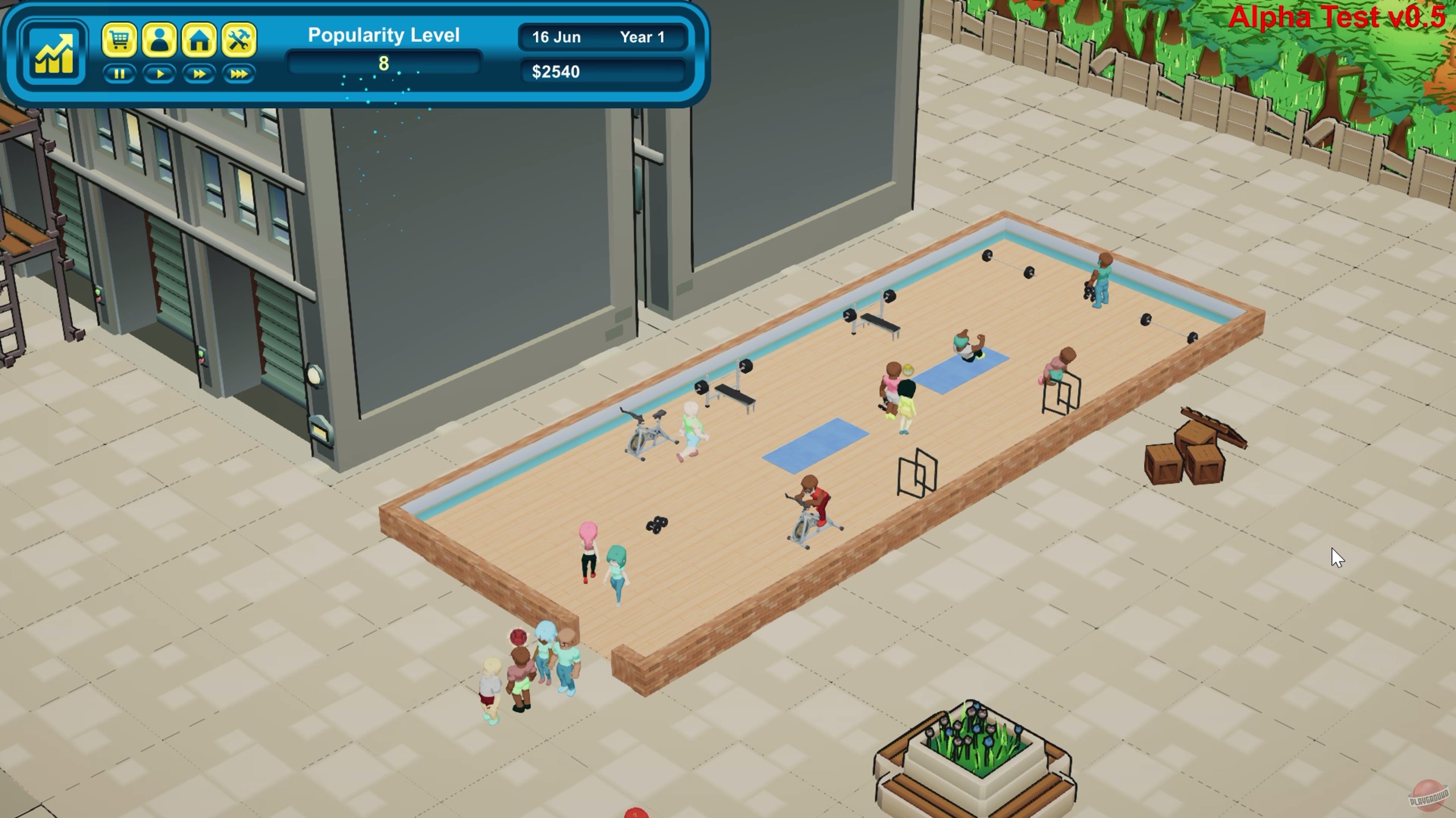The height and width of the screenshot is (818, 1456).
Task: Open the building menu via home icon
Action: [198, 40]
